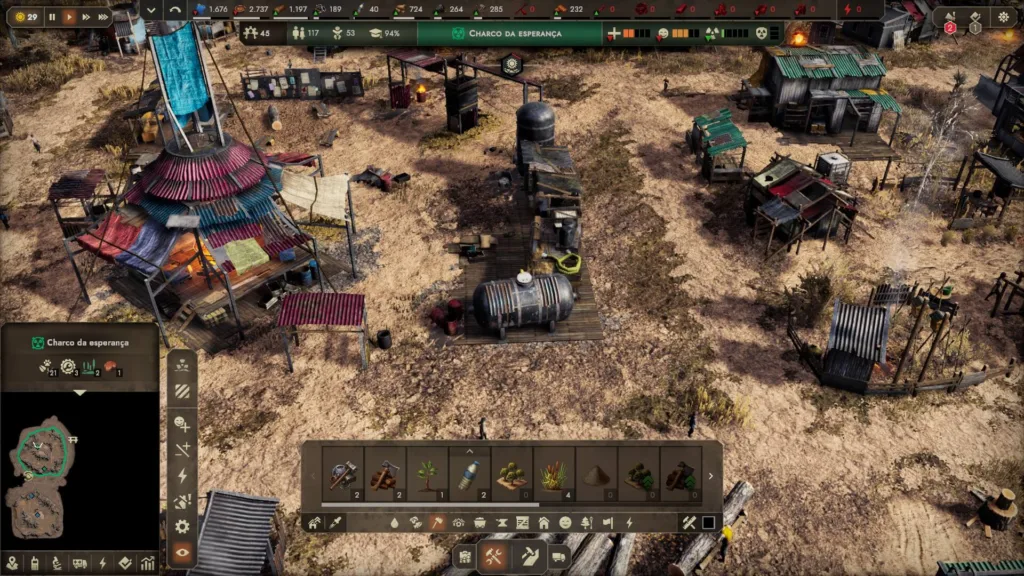Show next page of building slots
Screen dimensions: 1024x576
(711, 476)
